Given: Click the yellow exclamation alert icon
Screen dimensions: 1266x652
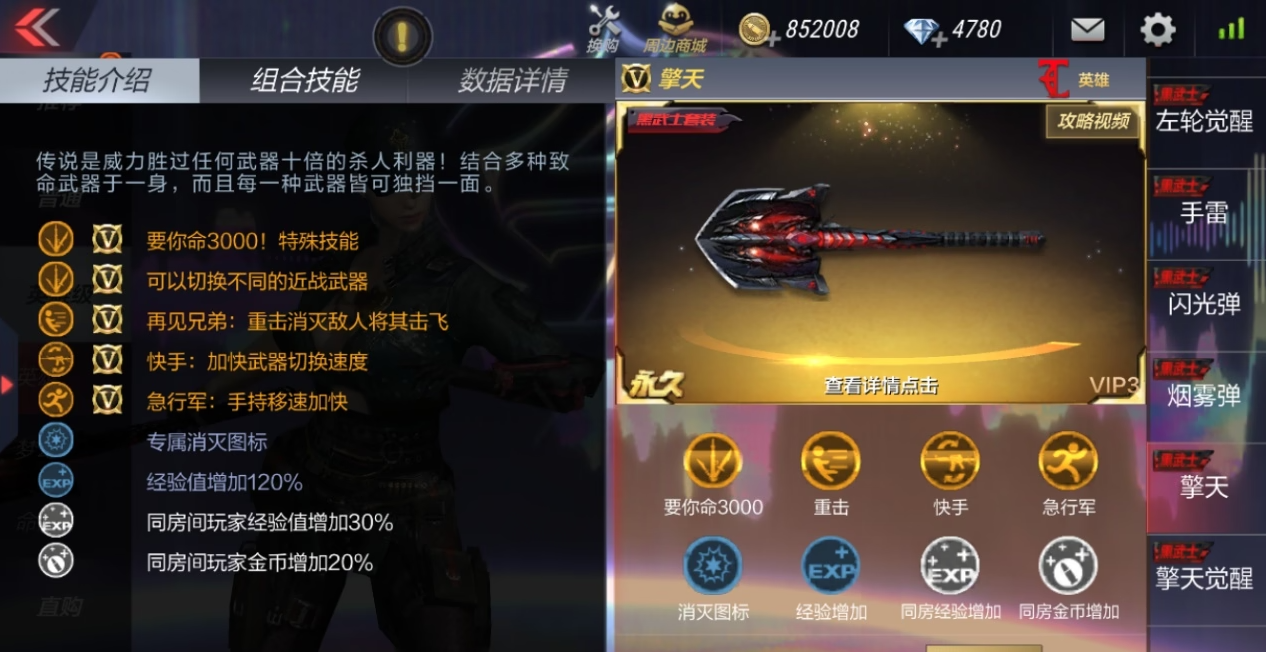Looking at the screenshot, I should (x=402, y=37).
